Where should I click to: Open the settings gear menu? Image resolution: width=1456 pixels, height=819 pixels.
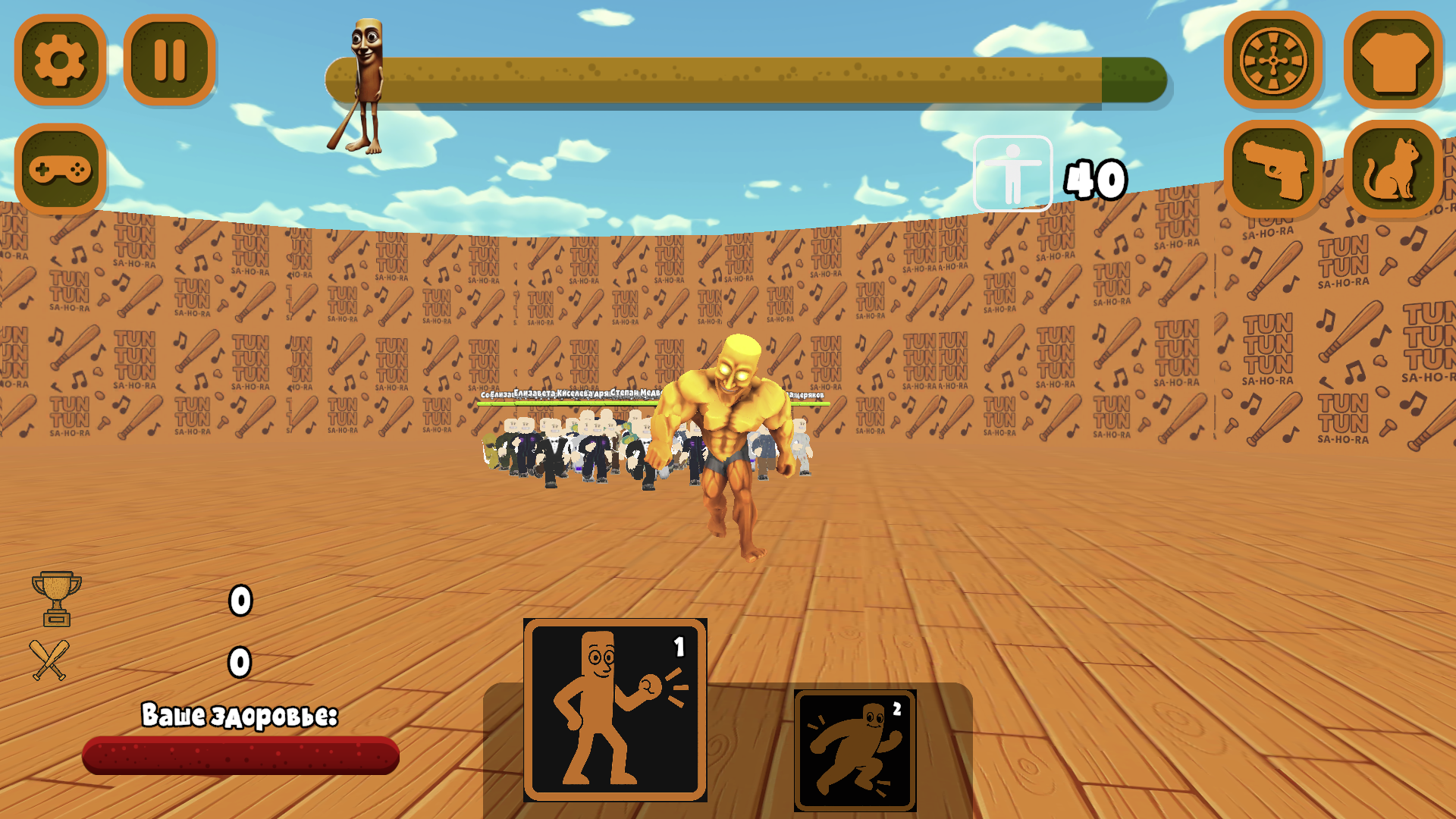coord(61,62)
